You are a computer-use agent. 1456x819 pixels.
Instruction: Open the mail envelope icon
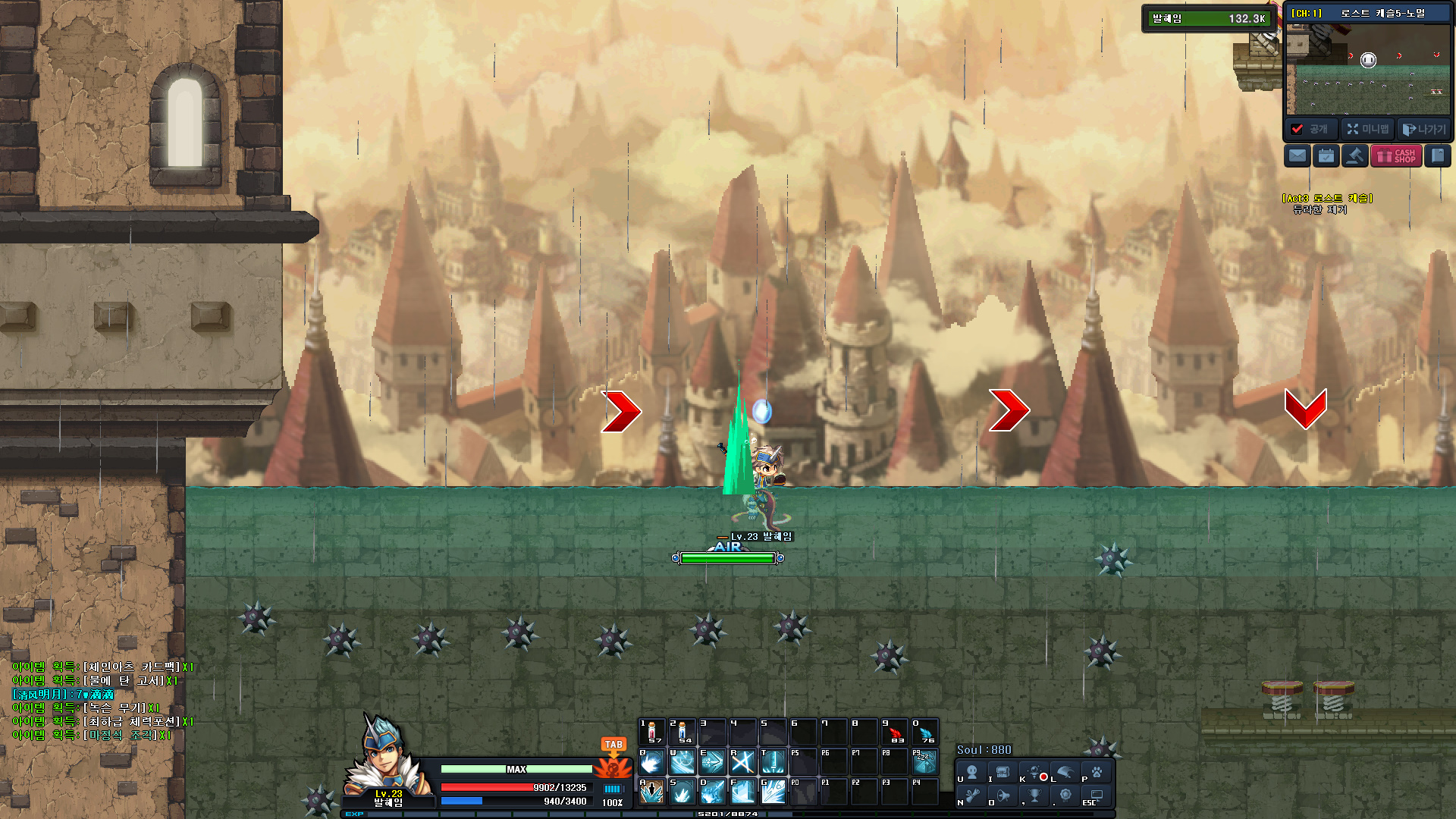[1298, 156]
